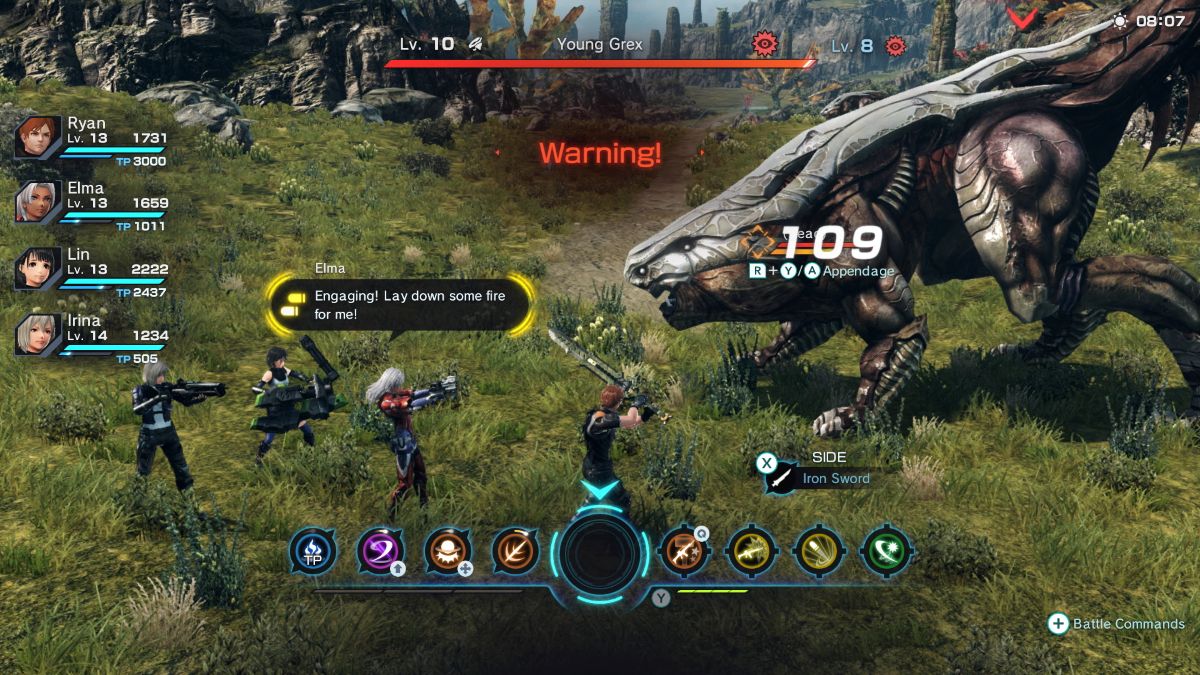The width and height of the screenshot is (1200, 675).
Task: Choose Lin's party portrait
Action: pos(38,269)
